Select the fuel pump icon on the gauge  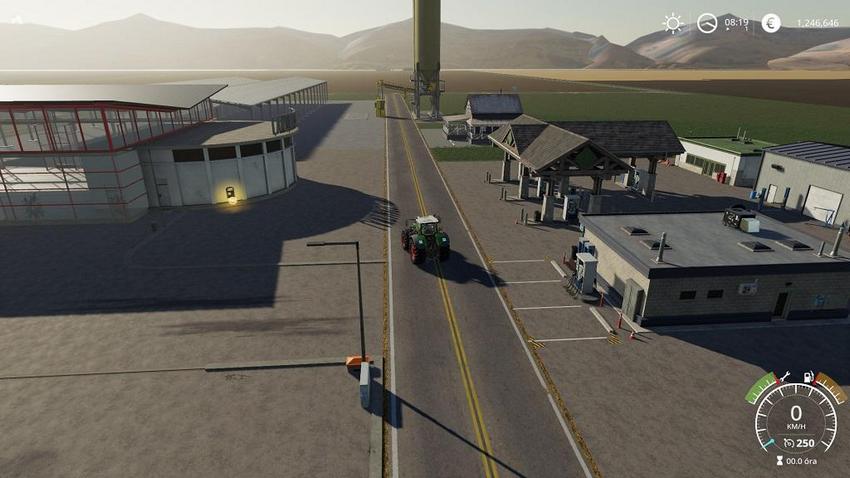[807, 377]
